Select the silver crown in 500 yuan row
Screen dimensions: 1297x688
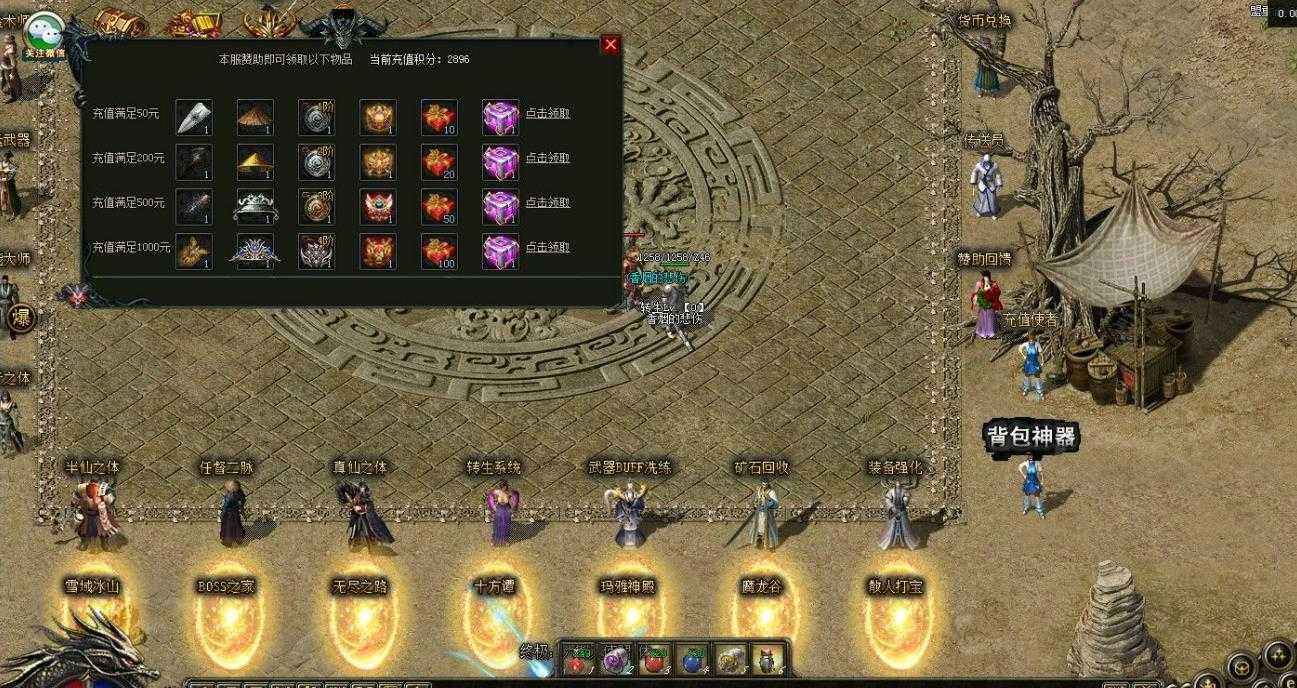pos(255,207)
